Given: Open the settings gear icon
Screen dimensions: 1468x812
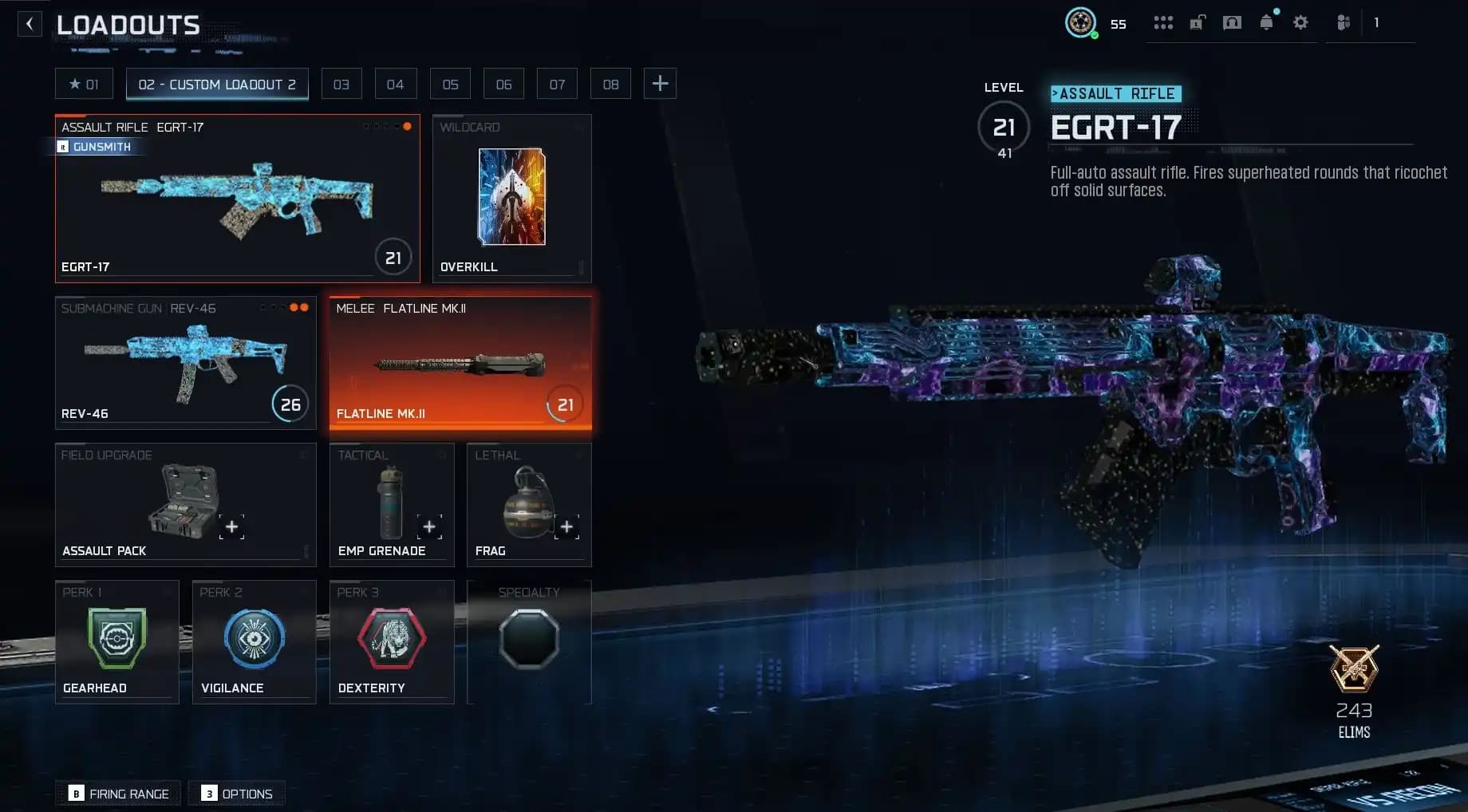Looking at the screenshot, I should [x=1300, y=23].
